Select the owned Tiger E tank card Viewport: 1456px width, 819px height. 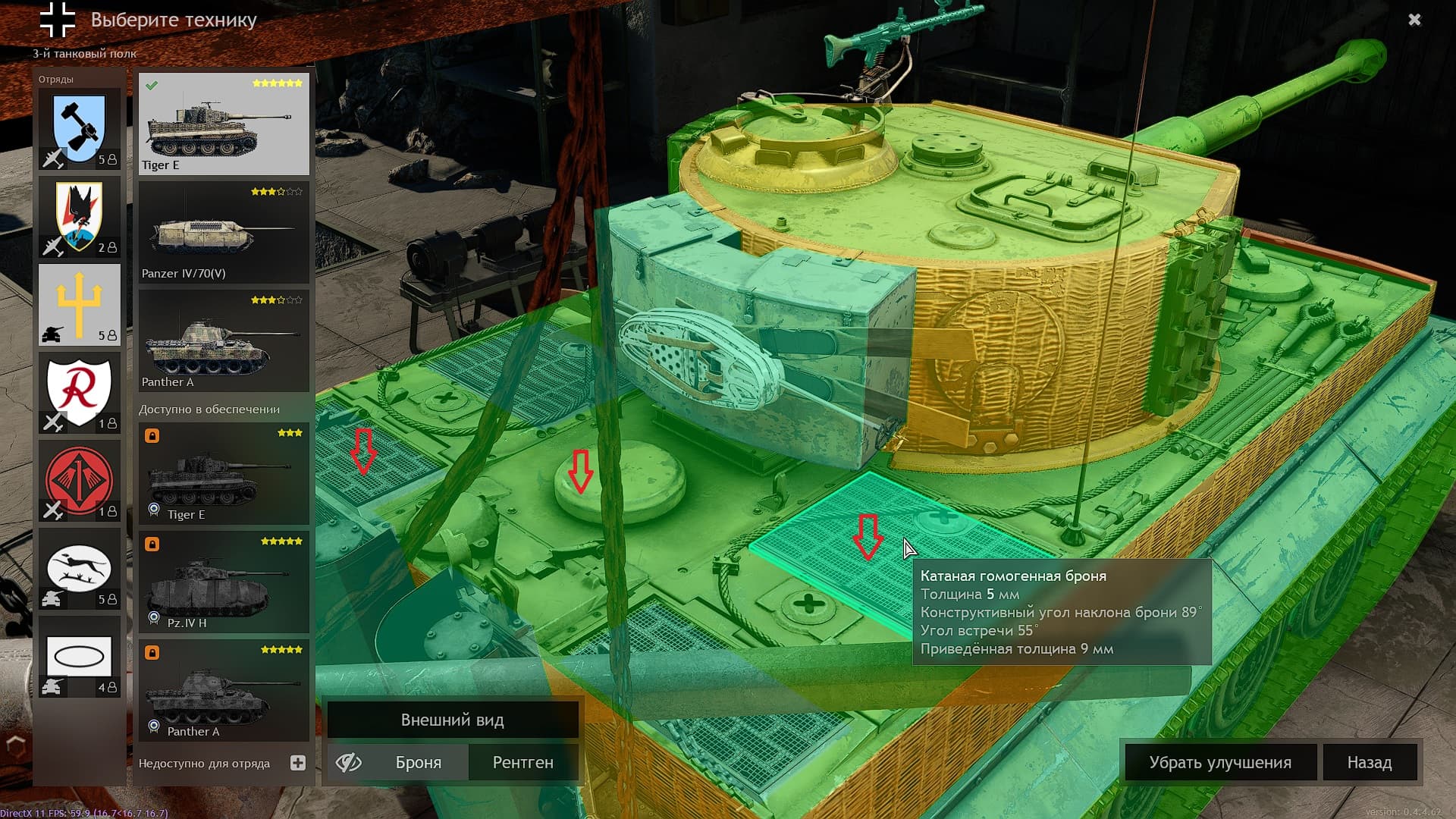224,124
